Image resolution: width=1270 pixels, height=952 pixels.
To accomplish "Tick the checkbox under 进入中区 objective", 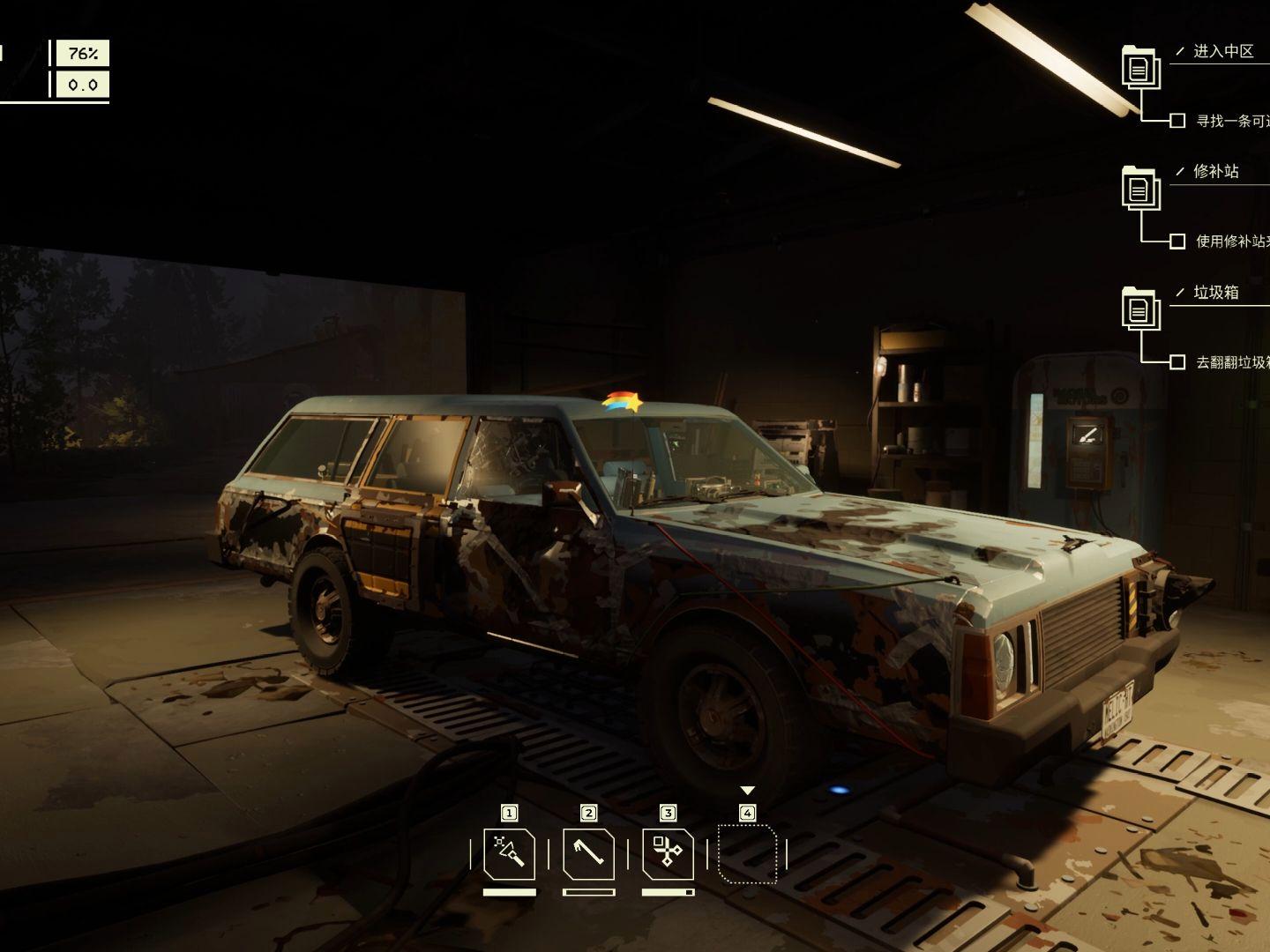I will 1177,121.
